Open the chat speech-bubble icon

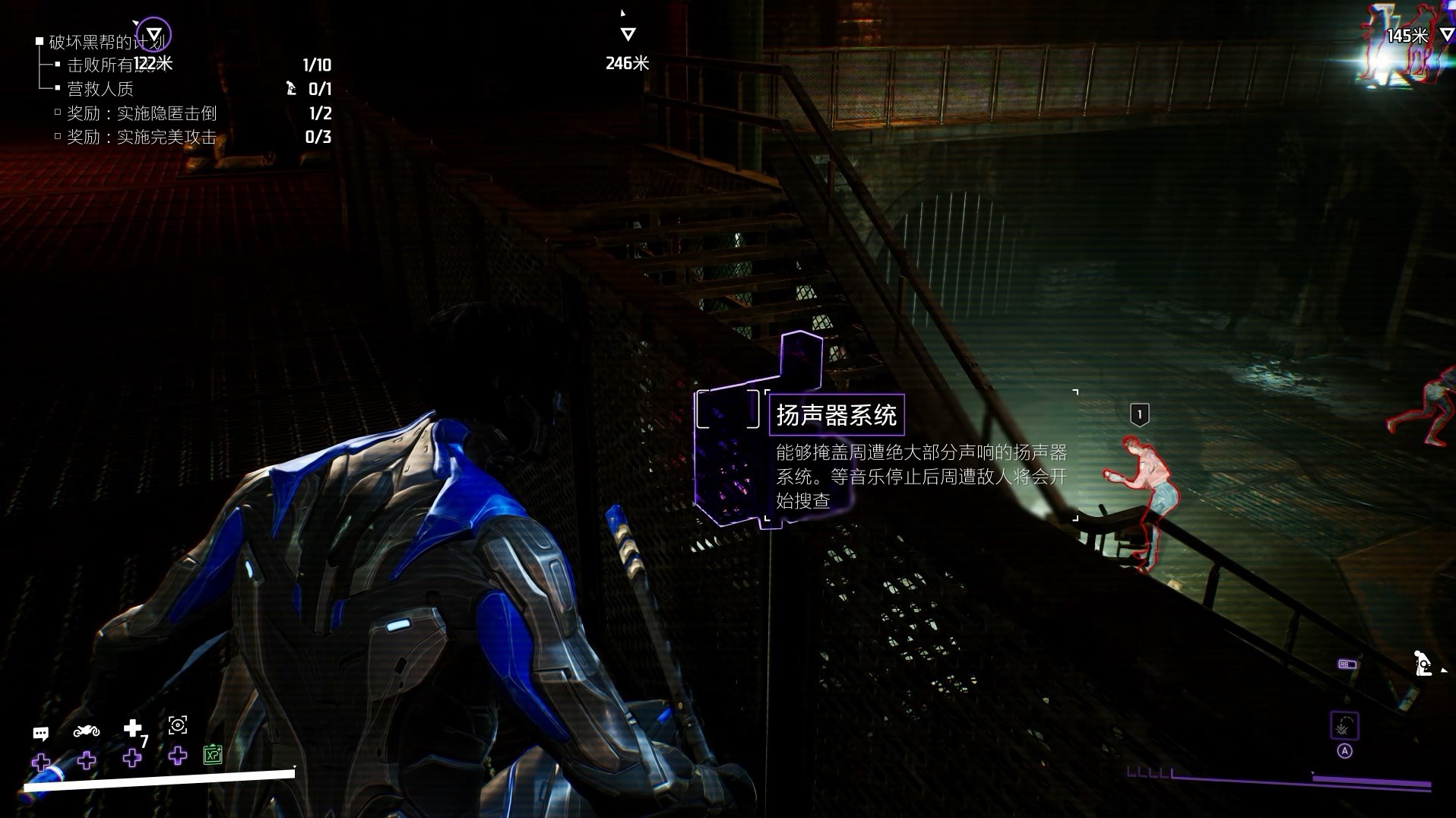pos(41,733)
